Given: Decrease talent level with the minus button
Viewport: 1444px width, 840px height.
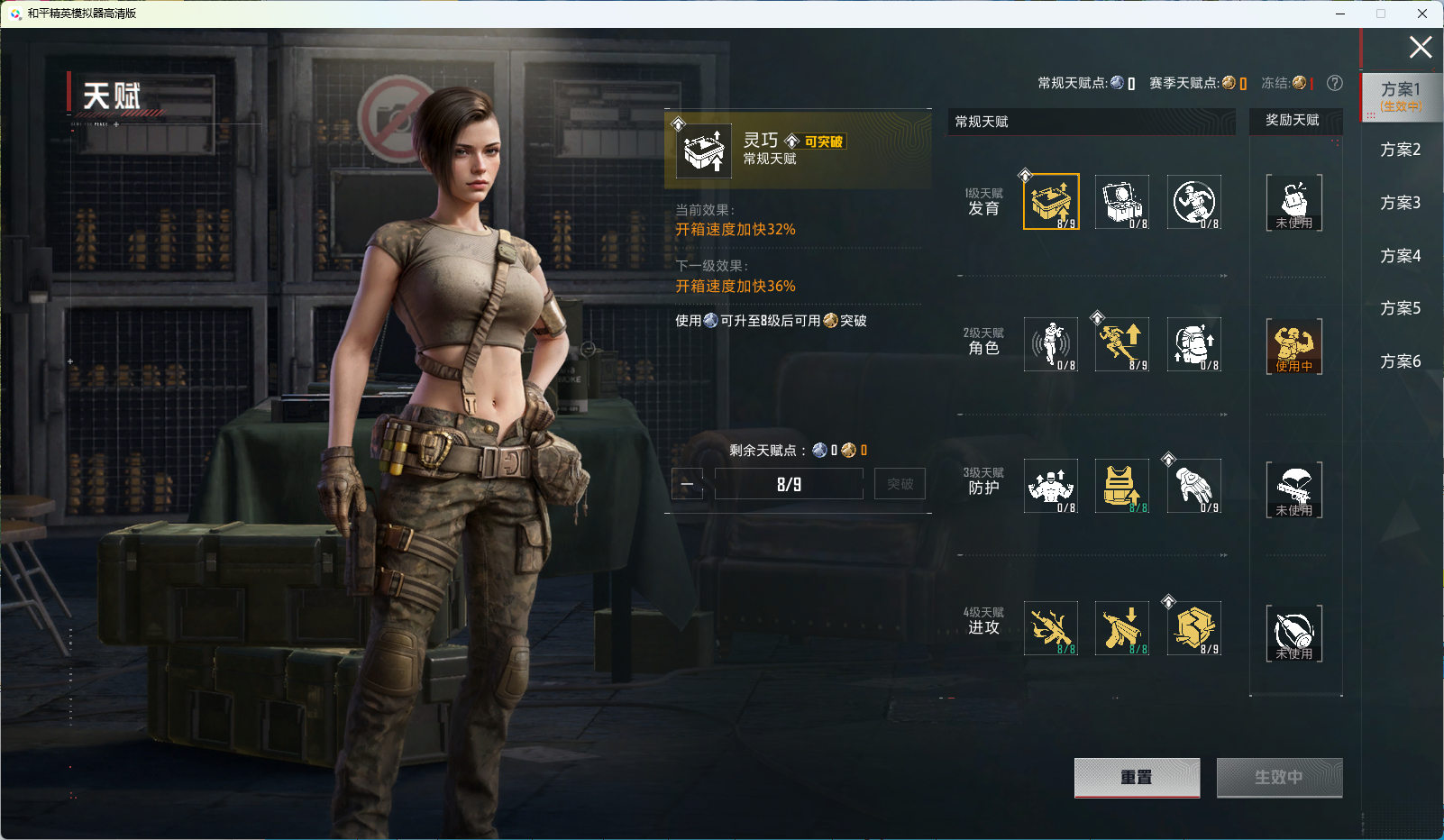Looking at the screenshot, I should coord(687,484).
